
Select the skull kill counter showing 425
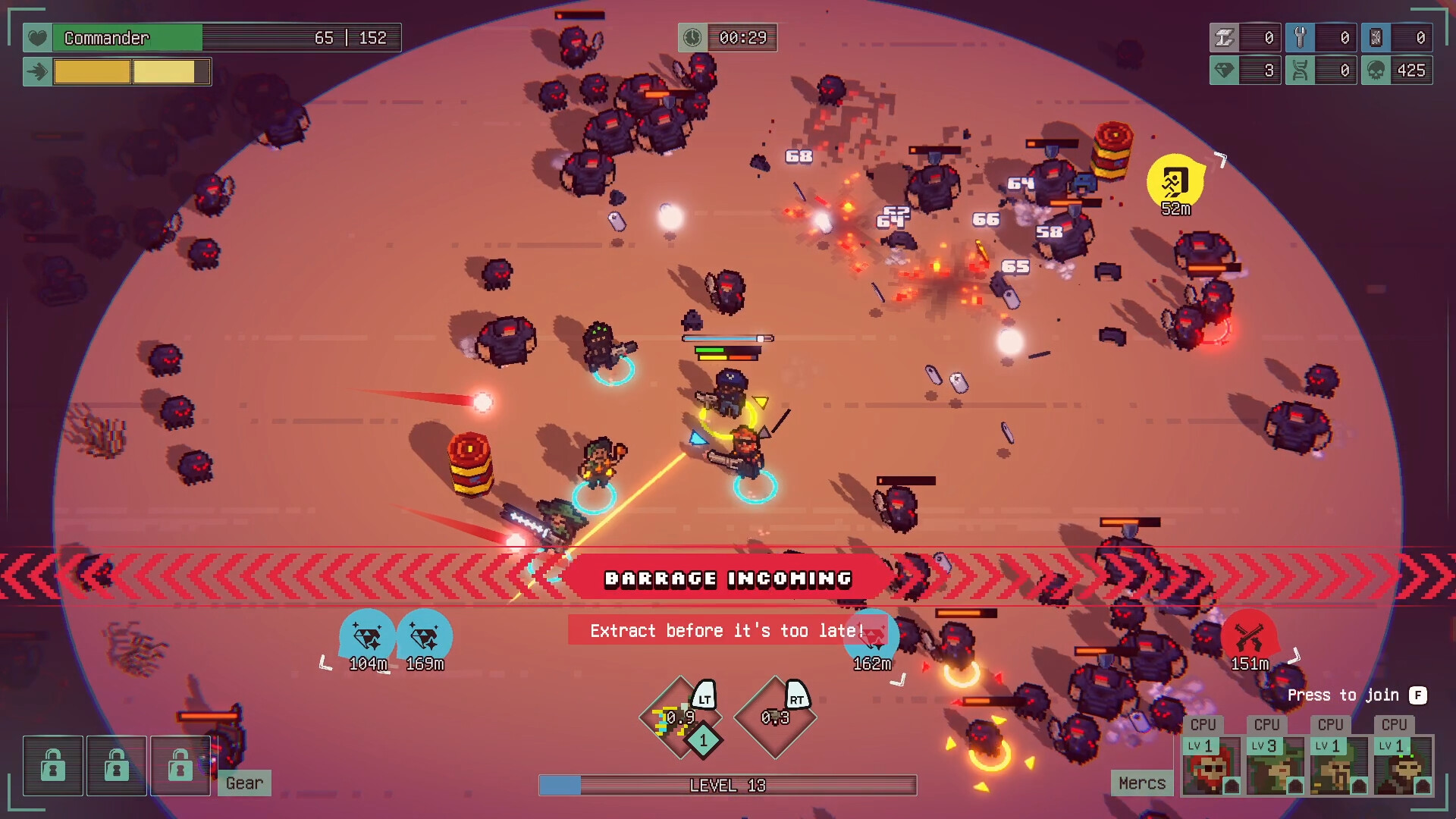[1398, 70]
